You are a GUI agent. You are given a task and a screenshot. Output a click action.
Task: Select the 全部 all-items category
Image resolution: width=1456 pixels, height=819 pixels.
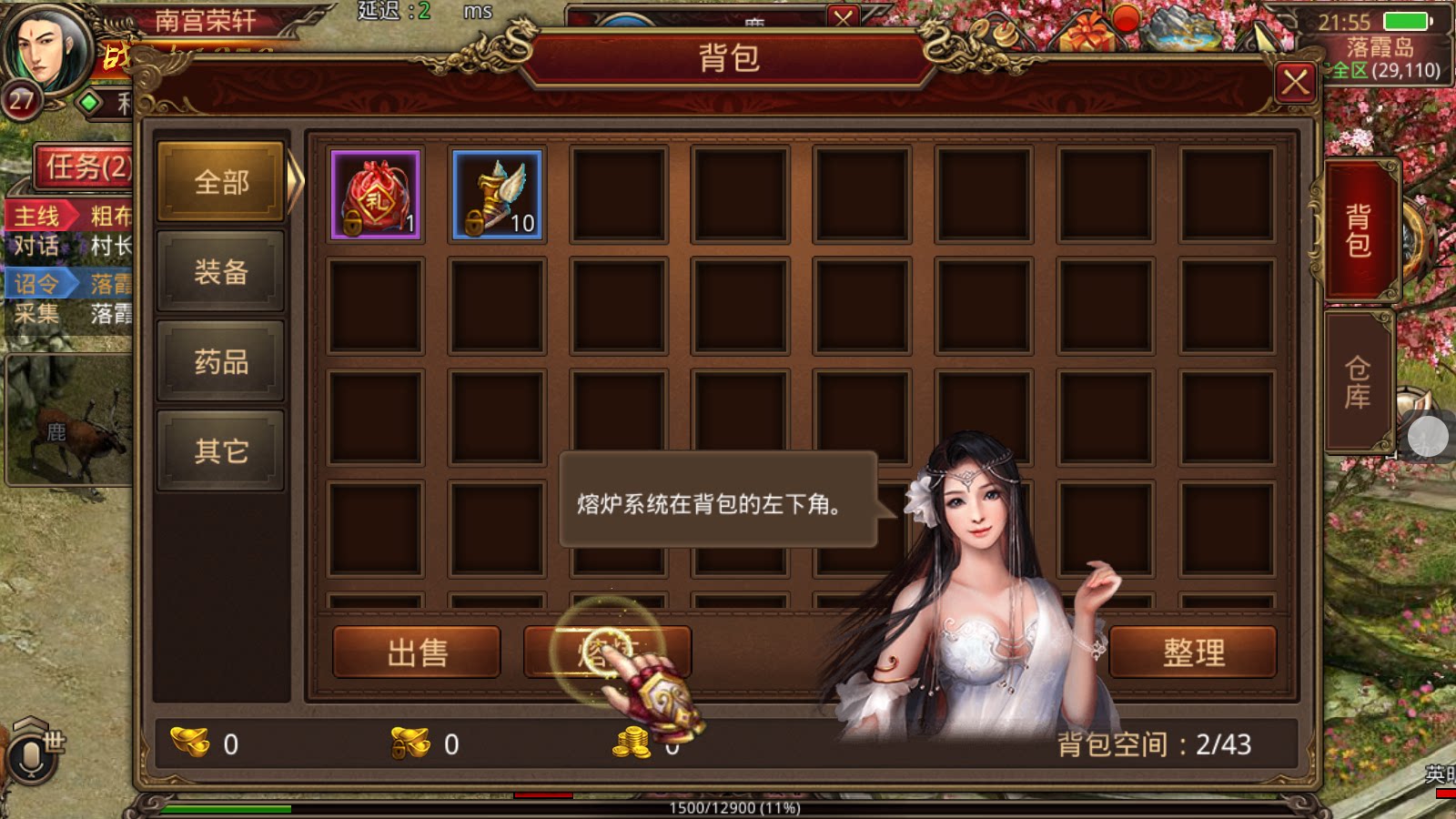click(x=218, y=182)
